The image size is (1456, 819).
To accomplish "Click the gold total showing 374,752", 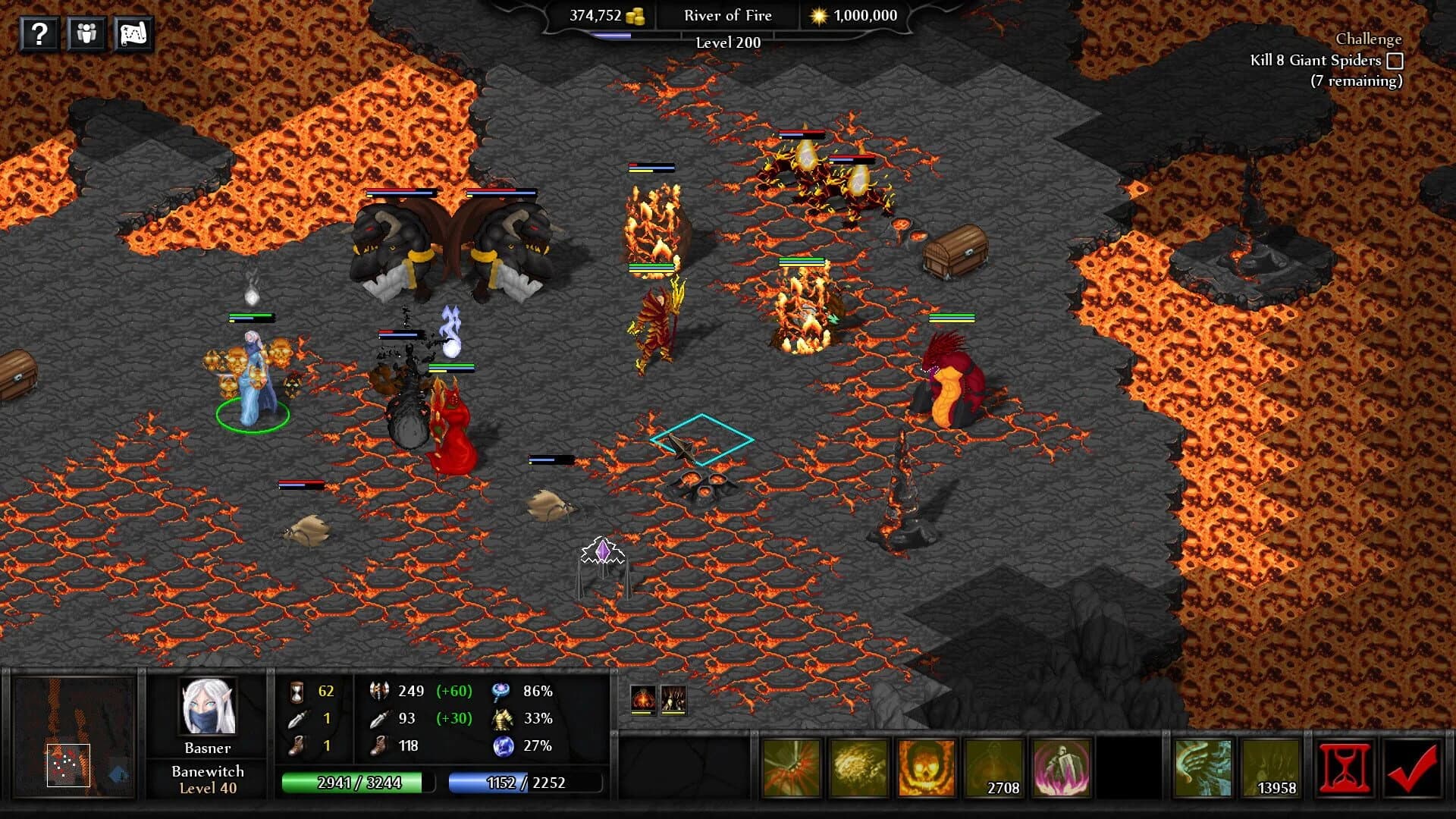I will tap(599, 15).
